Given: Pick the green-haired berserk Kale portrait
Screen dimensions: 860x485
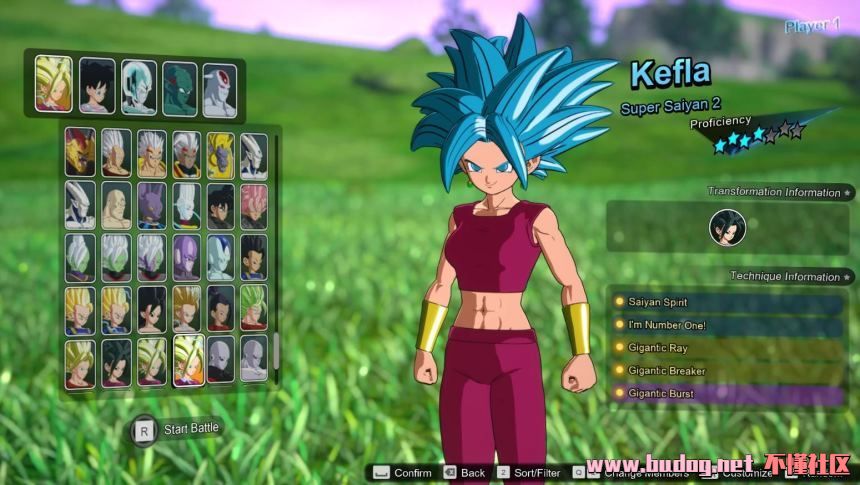Looking at the screenshot, I should (253, 308).
